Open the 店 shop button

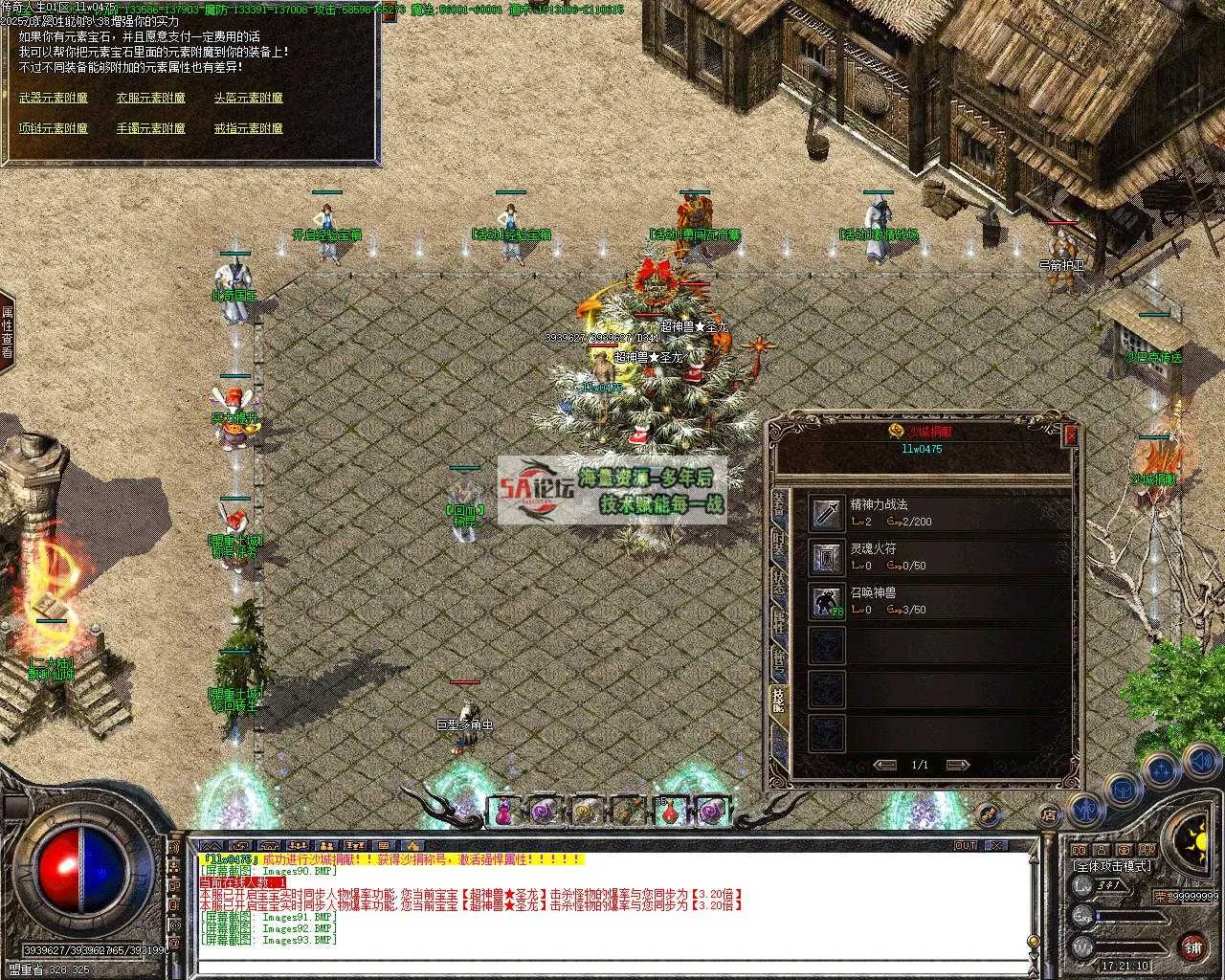pos(1050,815)
